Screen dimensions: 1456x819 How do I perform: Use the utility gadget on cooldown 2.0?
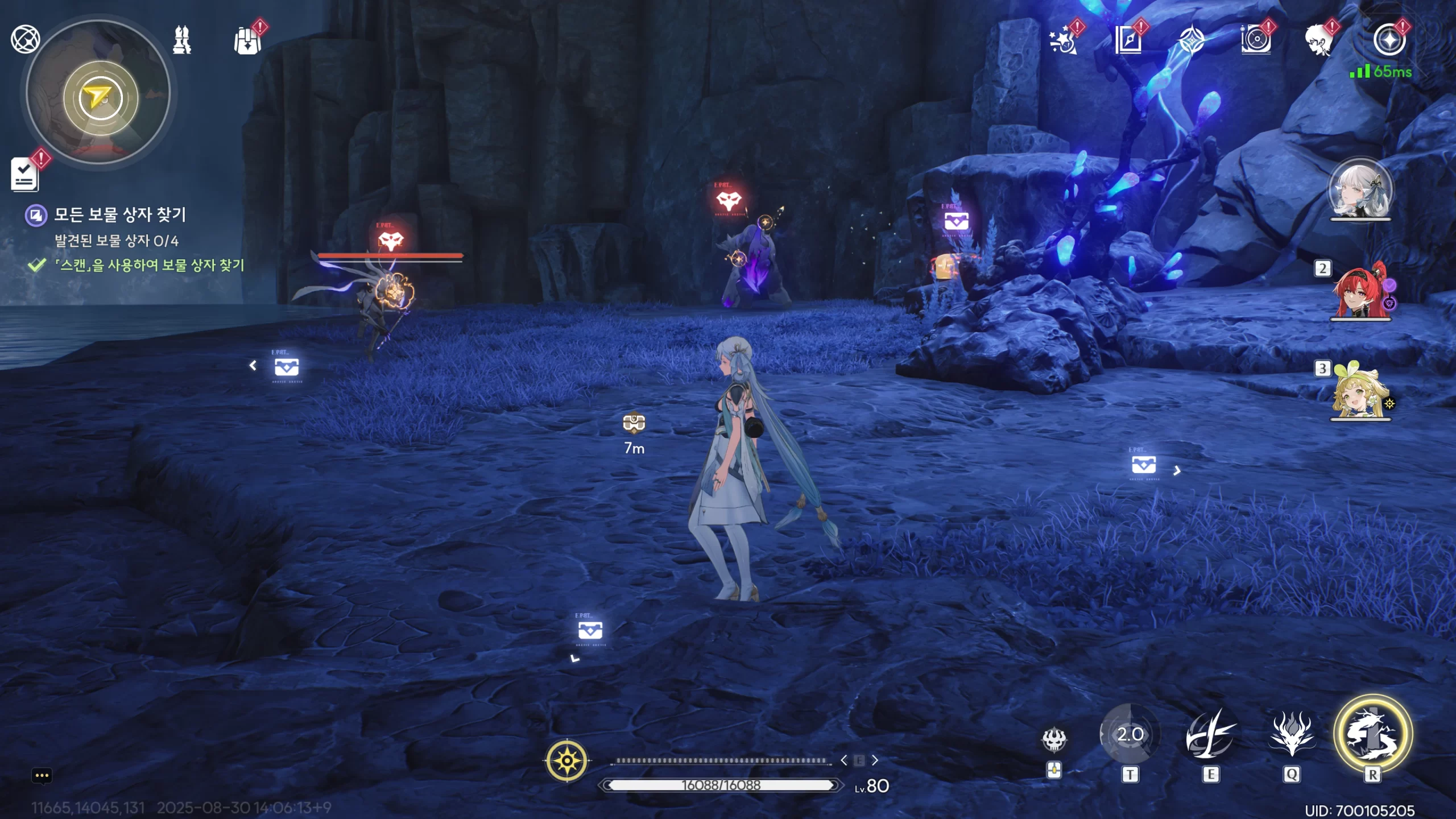click(x=1130, y=734)
